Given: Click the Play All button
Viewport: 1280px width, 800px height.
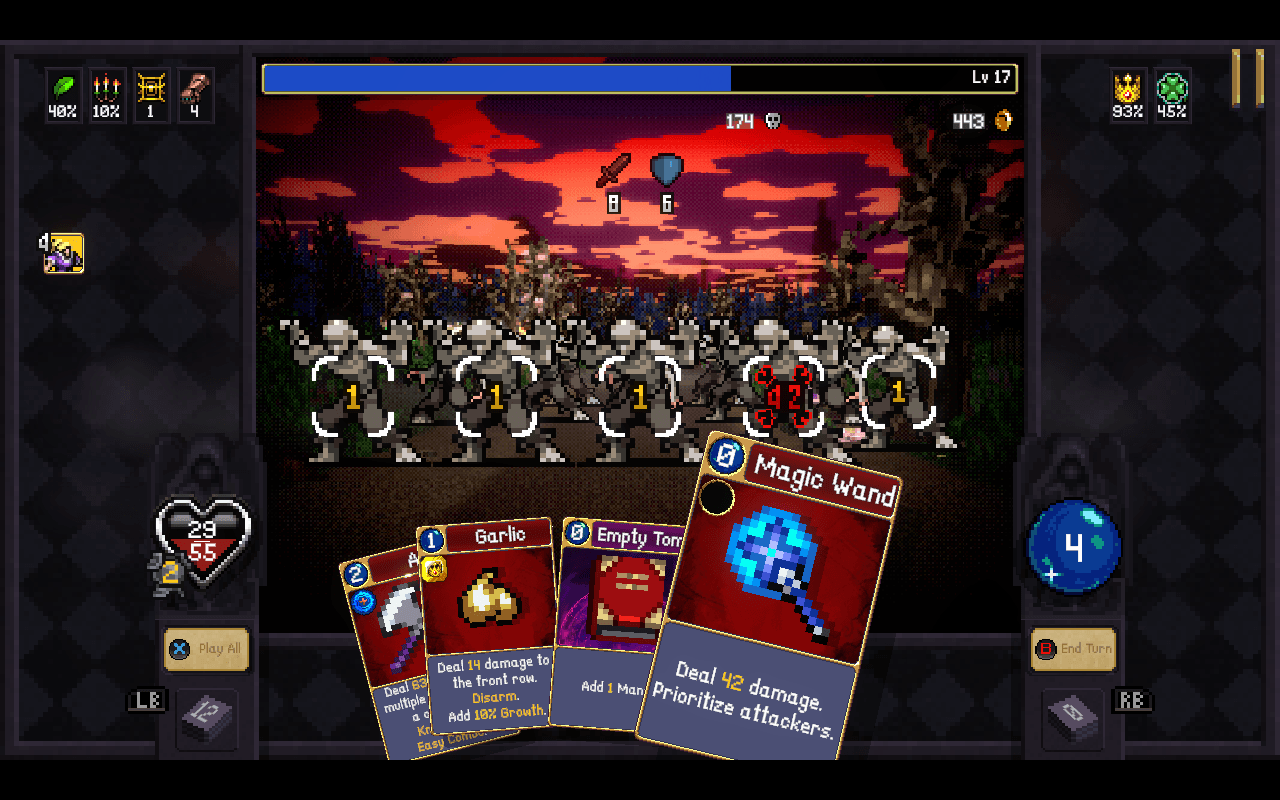Looking at the screenshot, I should click(207, 649).
